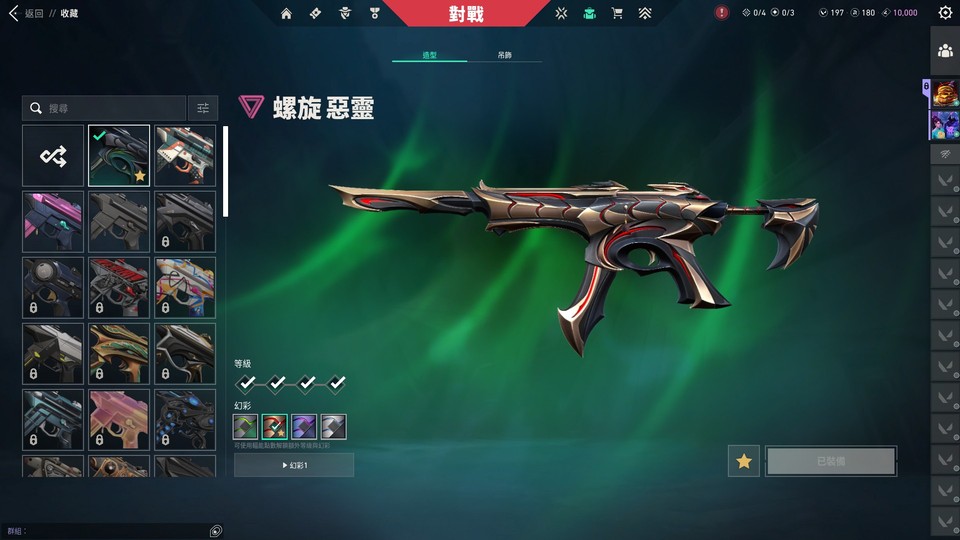Choose the locked colorful graffiti weapon skin
The width and height of the screenshot is (960, 540).
point(185,287)
